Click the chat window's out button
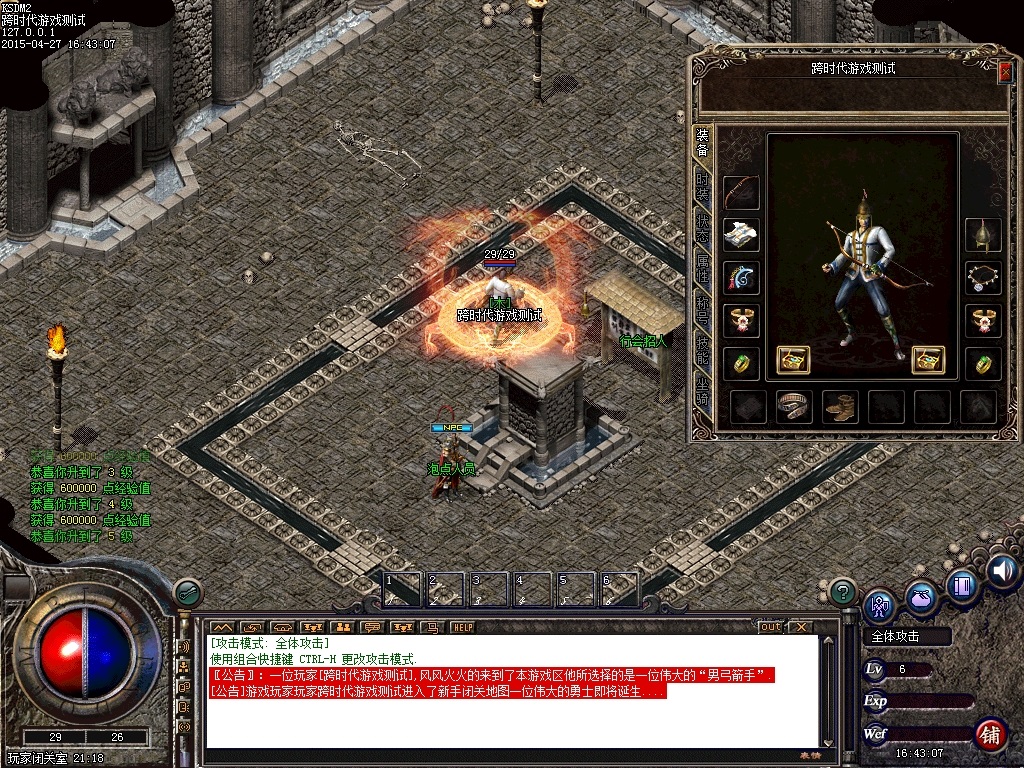Image resolution: width=1024 pixels, height=768 pixels. (770, 627)
